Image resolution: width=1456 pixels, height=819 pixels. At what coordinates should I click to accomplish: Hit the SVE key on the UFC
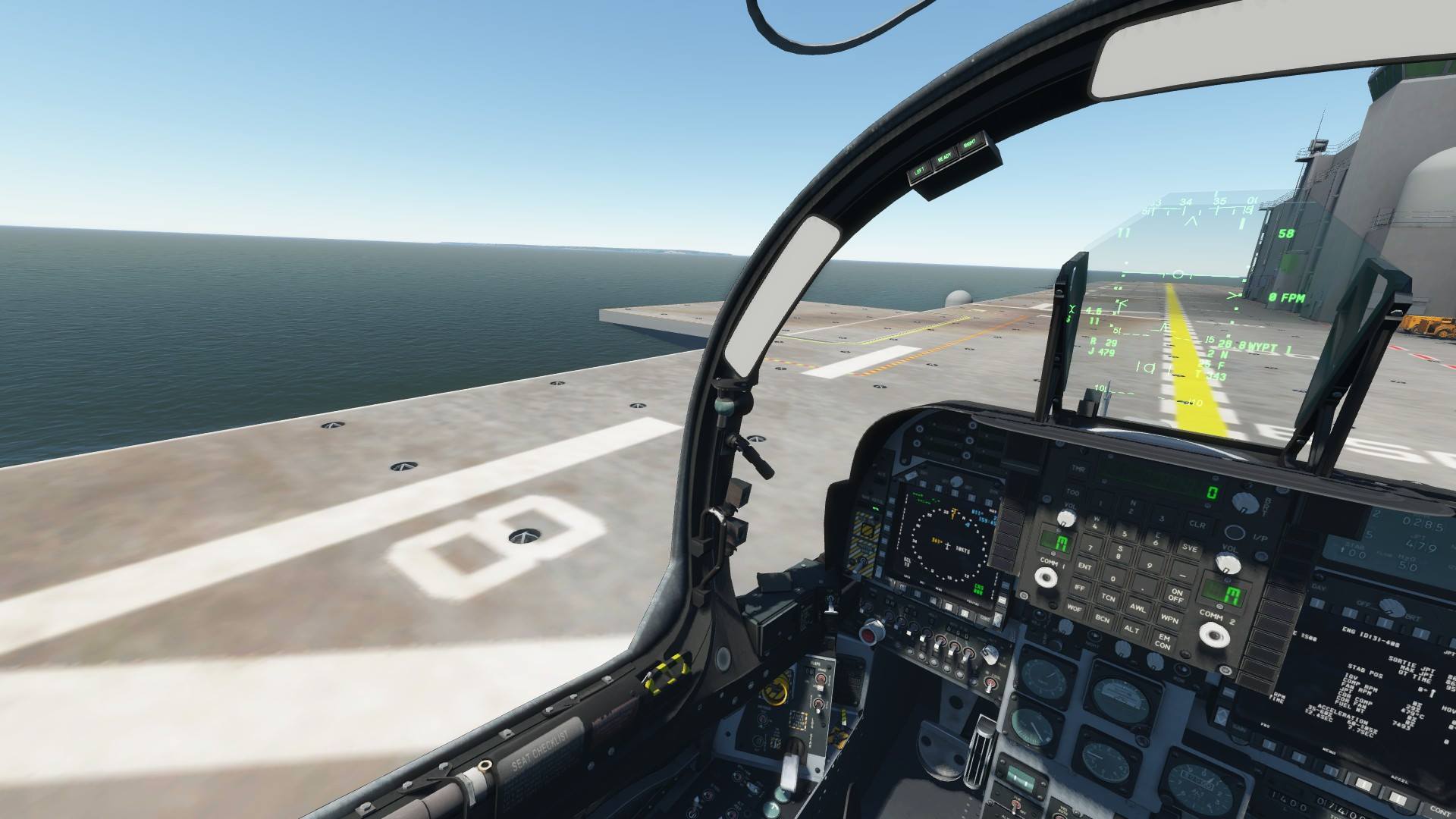(1189, 548)
